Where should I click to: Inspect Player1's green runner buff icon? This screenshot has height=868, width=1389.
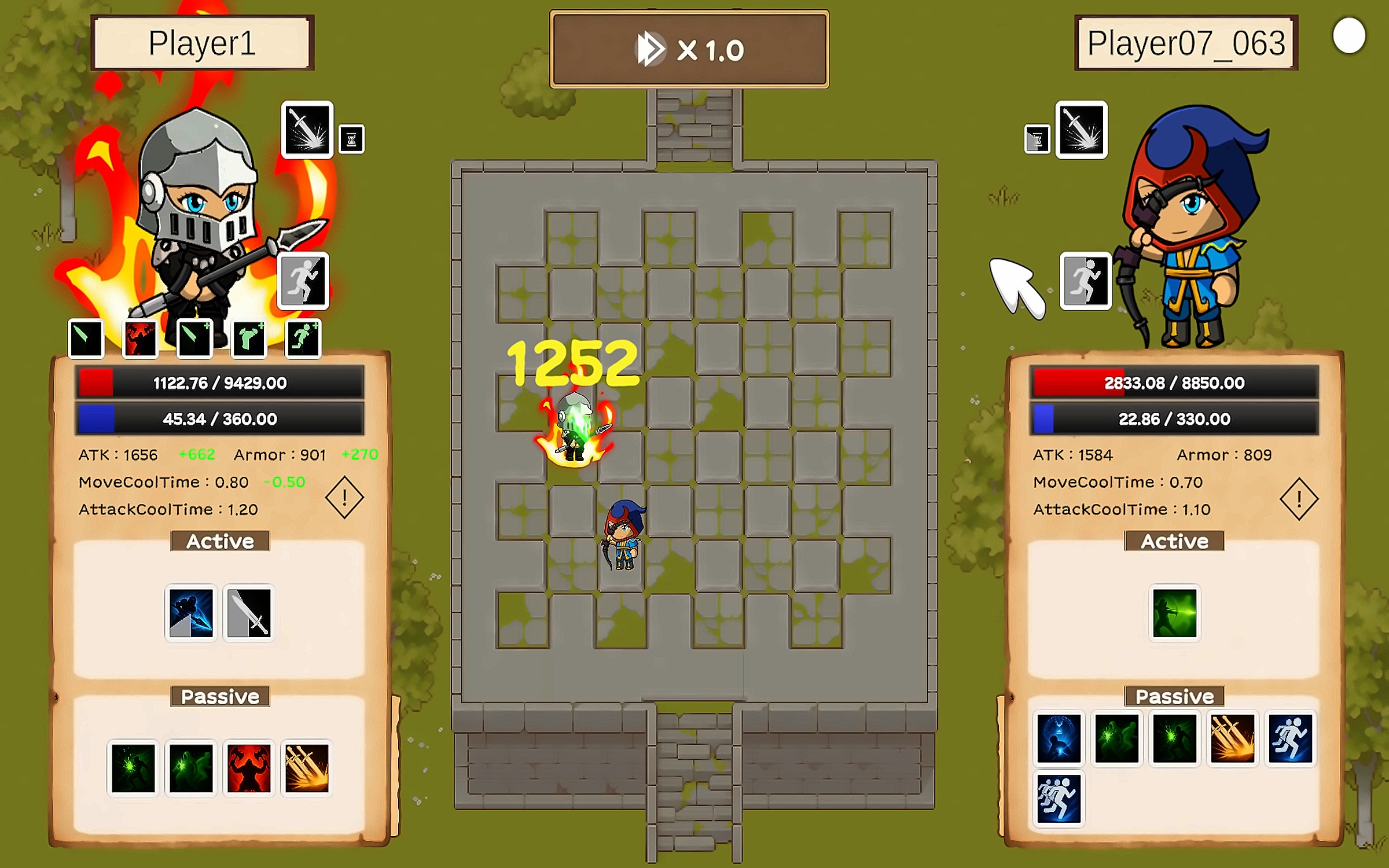pos(303,339)
